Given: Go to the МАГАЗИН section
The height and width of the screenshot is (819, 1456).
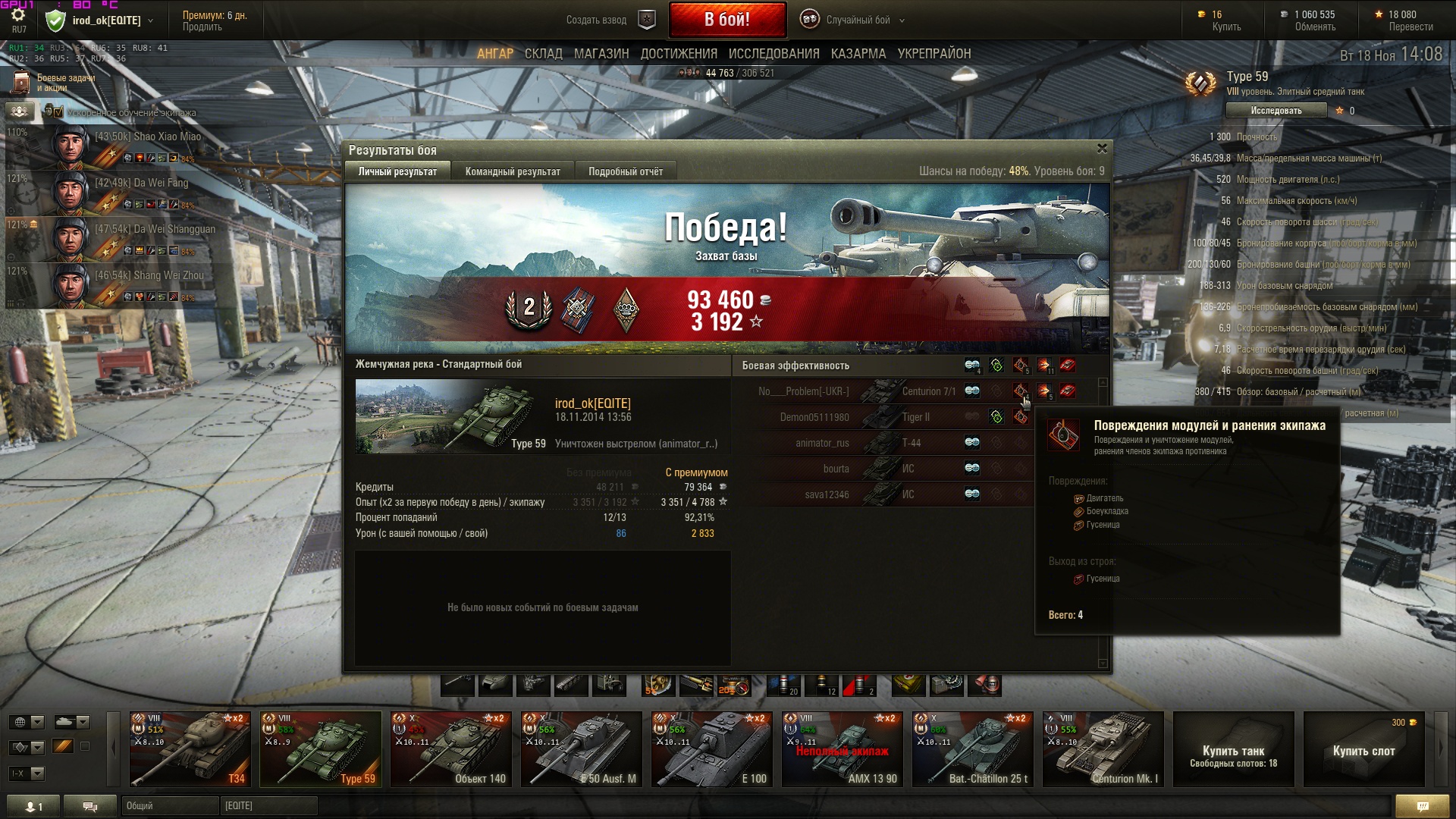Looking at the screenshot, I should click(601, 54).
